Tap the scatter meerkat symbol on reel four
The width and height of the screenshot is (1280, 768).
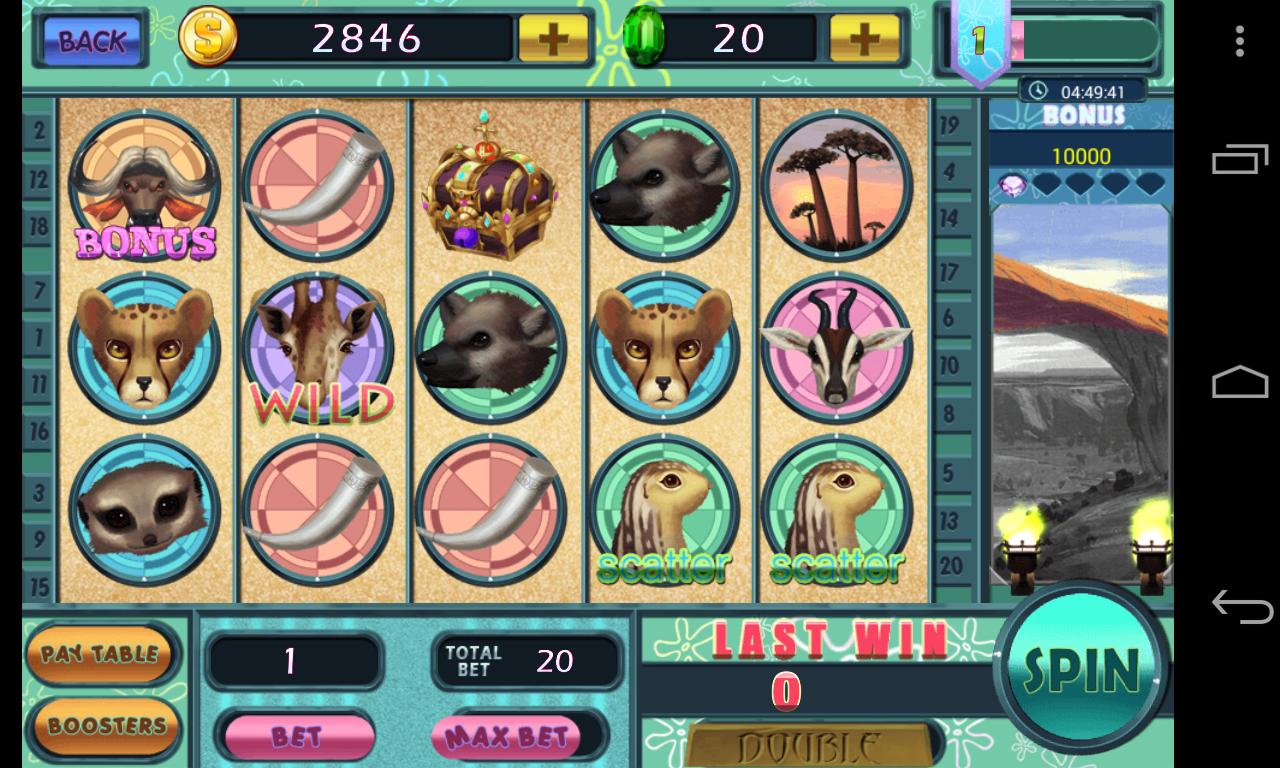pos(665,510)
